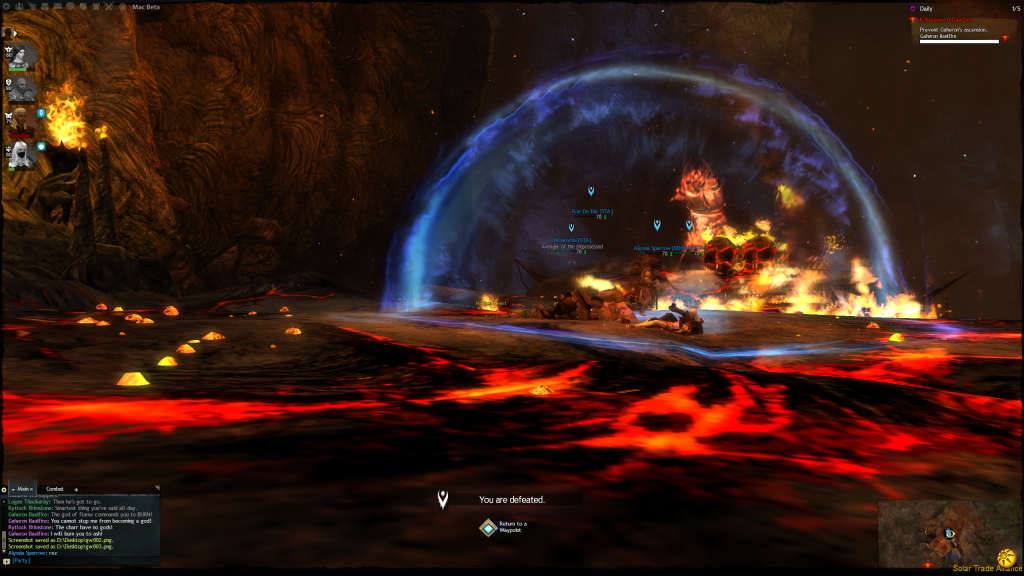The width and height of the screenshot is (1024, 576).
Task: Switch to the Combat chat tab
Action: click(55, 489)
